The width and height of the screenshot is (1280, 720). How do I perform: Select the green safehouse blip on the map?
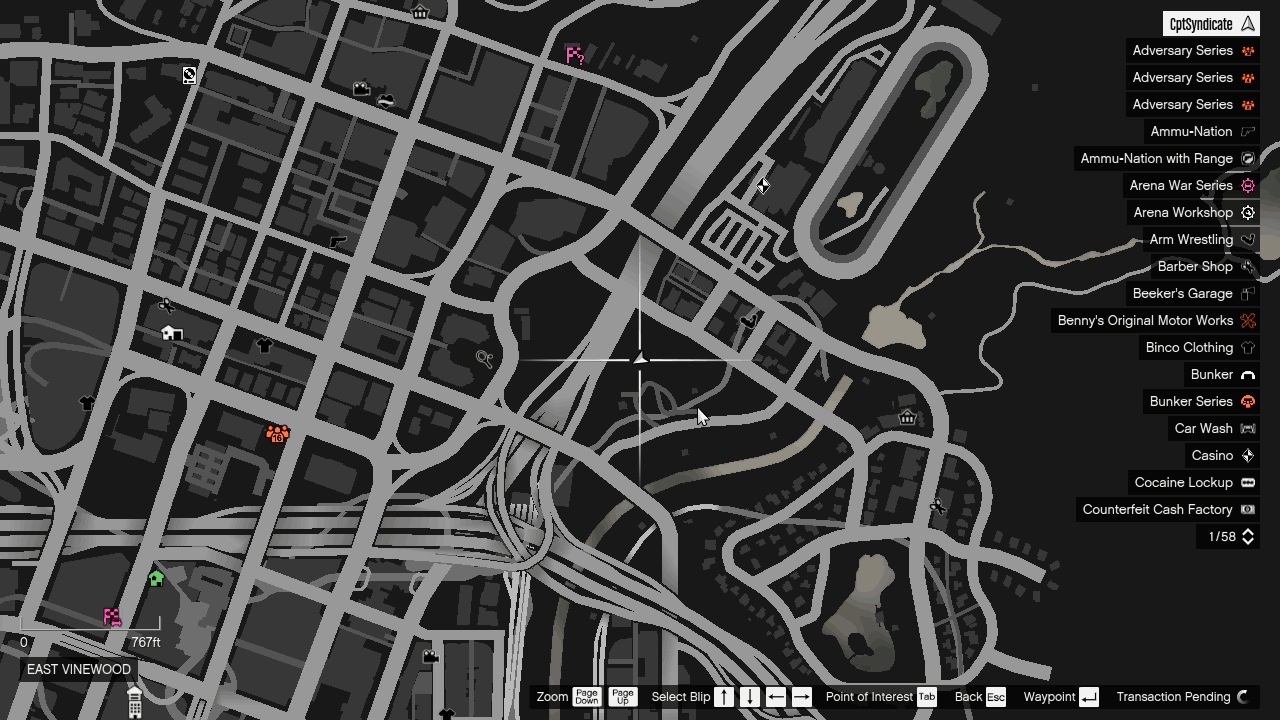point(156,577)
